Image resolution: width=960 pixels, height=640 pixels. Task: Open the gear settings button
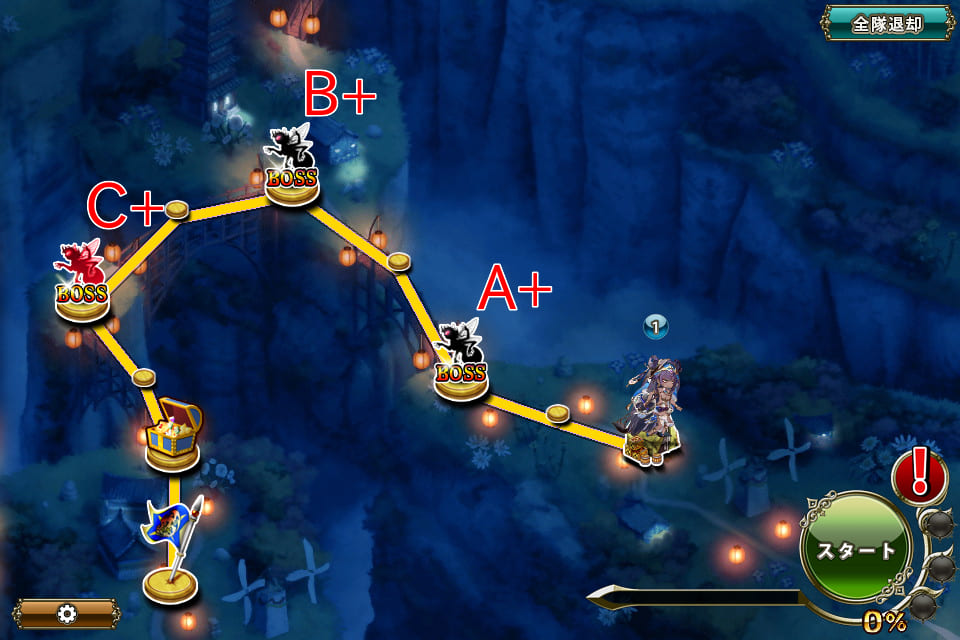[x=67, y=613]
